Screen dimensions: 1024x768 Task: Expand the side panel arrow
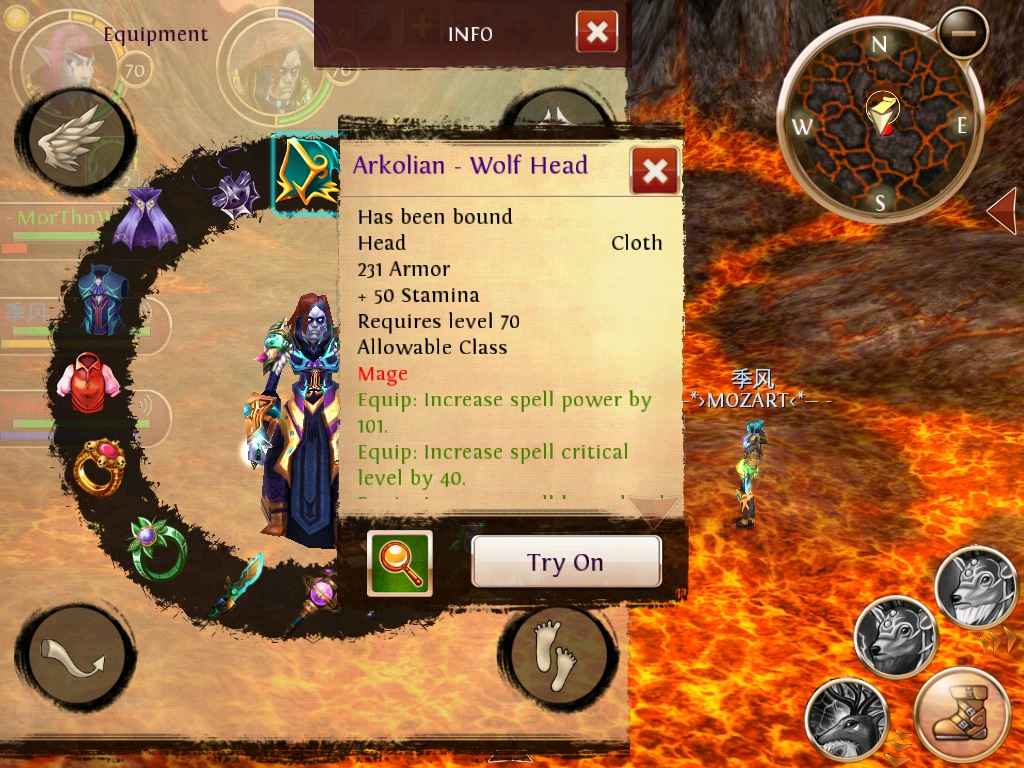coord(1001,211)
